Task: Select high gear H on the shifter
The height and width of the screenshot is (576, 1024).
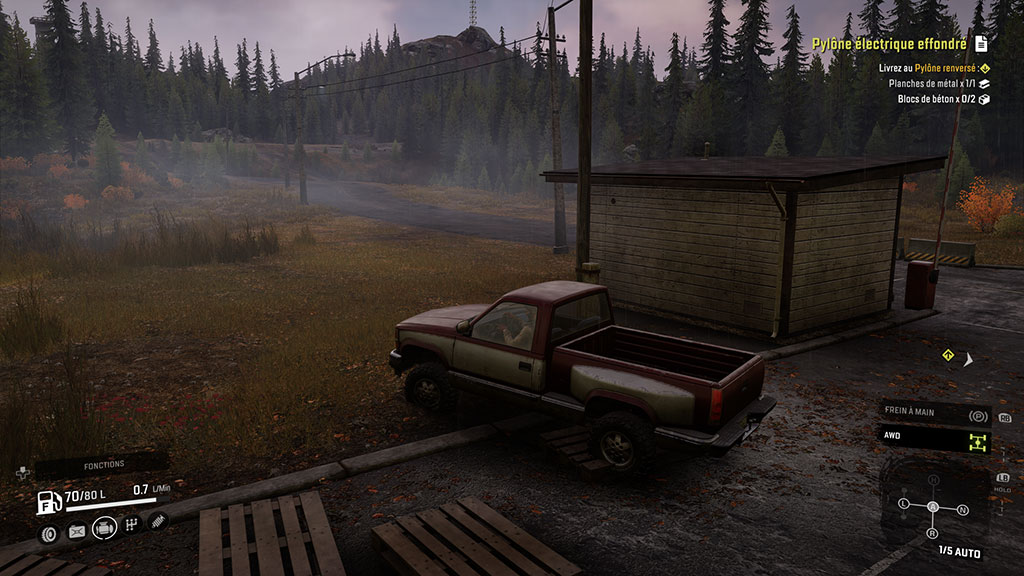Action: [x=934, y=481]
